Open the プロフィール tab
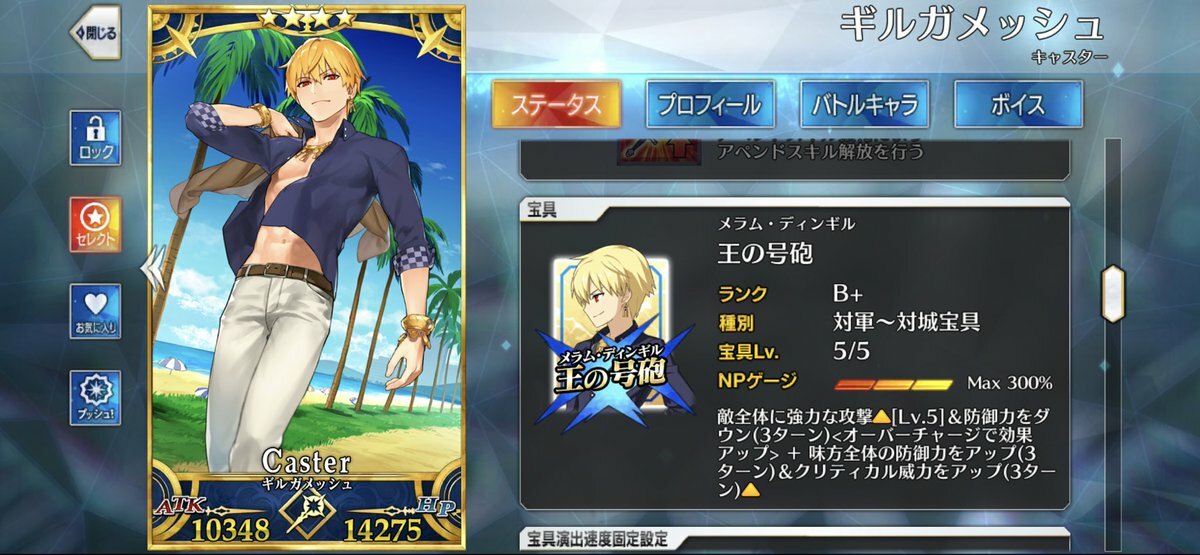Screen dimensions: 1200x555 (x=709, y=104)
